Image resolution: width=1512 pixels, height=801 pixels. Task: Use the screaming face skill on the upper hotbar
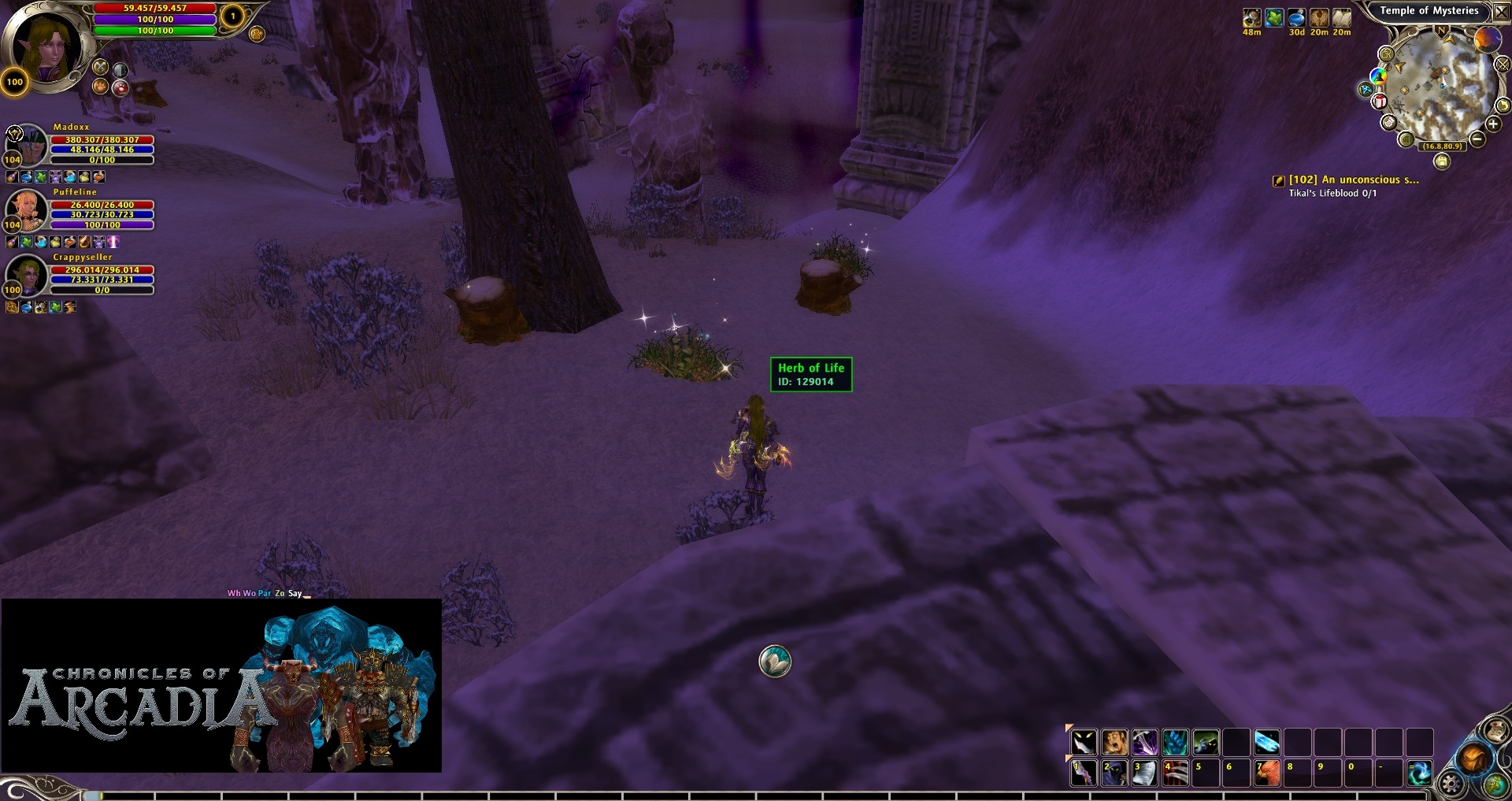point(1114,742)
